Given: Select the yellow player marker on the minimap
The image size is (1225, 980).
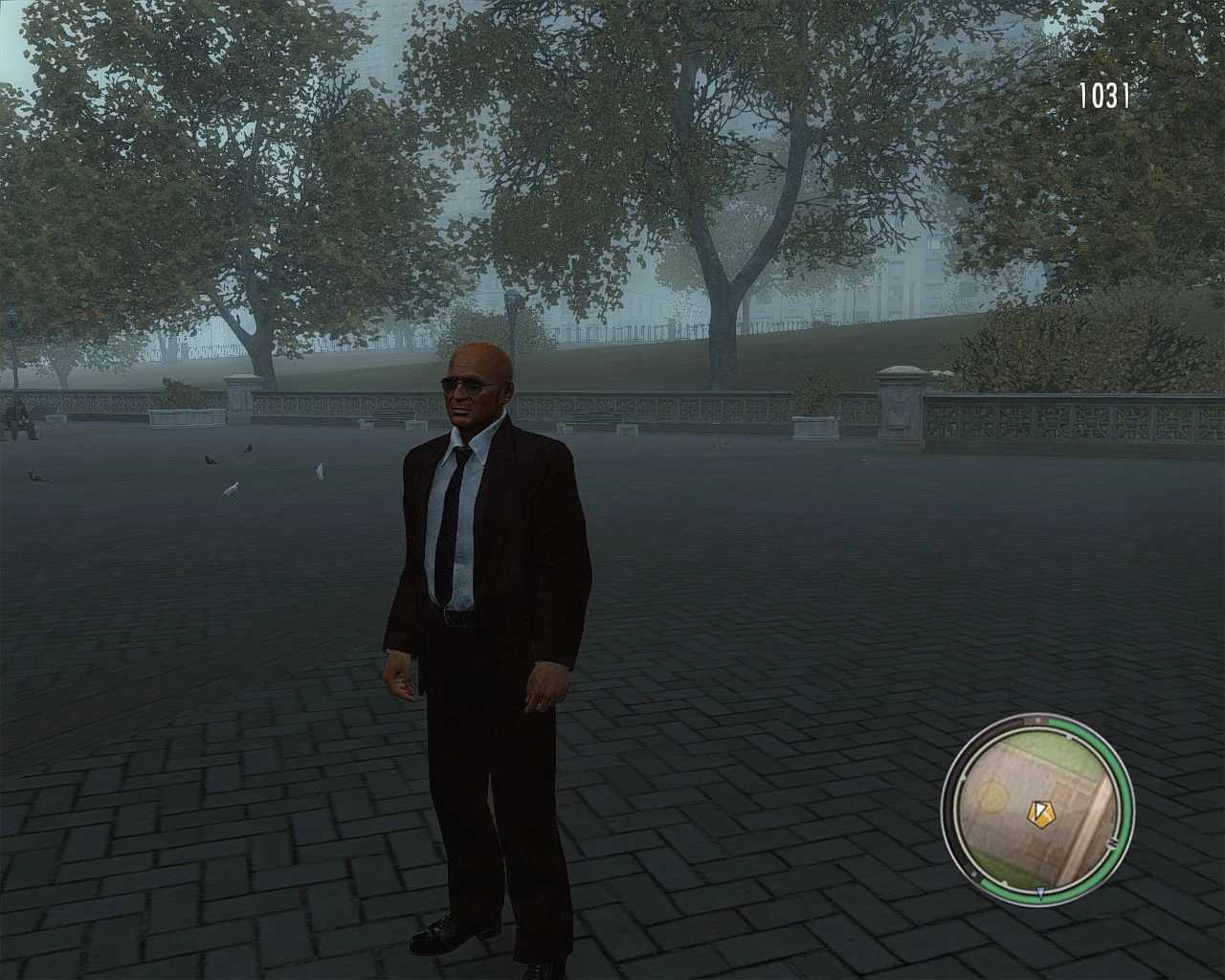Looking at the screenshot, I should point(1041,813).
